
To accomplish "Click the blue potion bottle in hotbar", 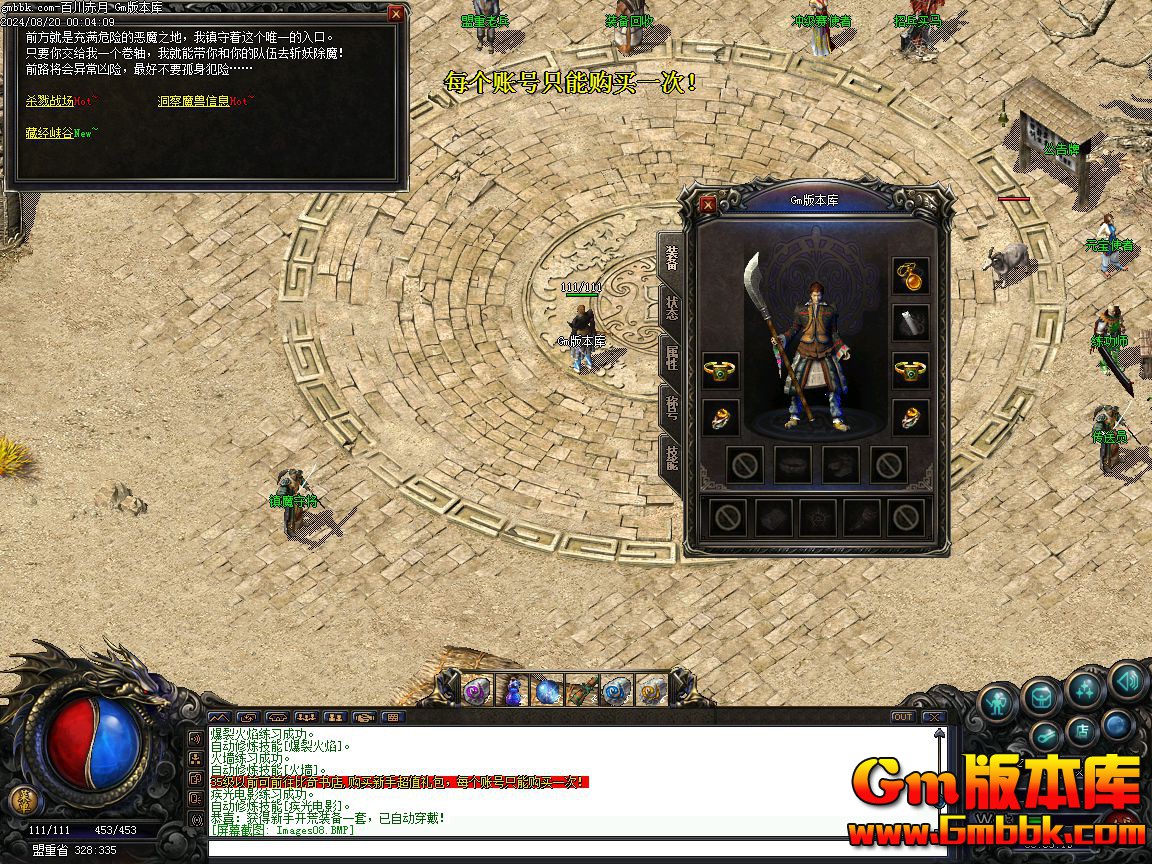I will [x=513, y=690].
